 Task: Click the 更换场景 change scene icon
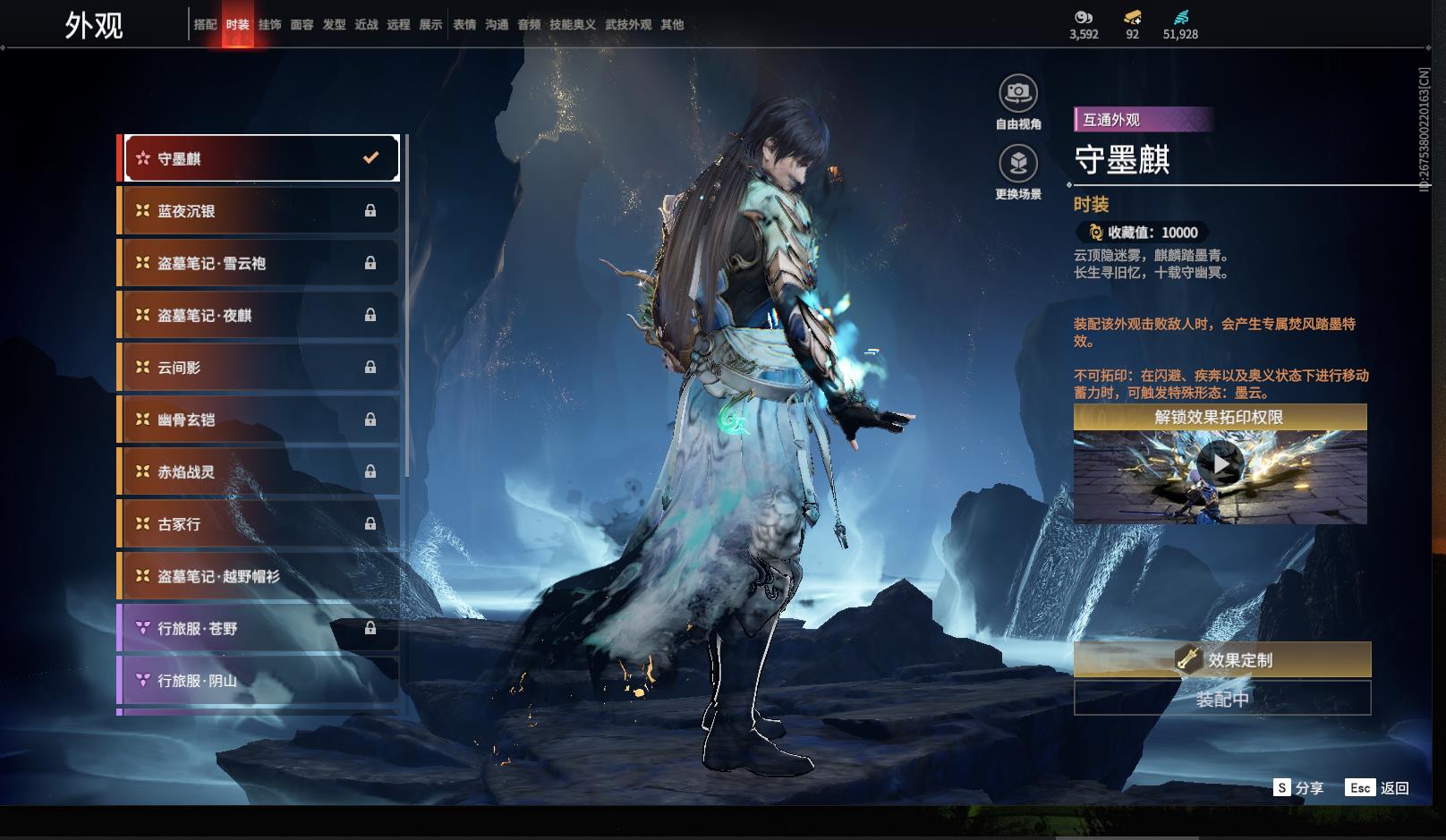1018,164
